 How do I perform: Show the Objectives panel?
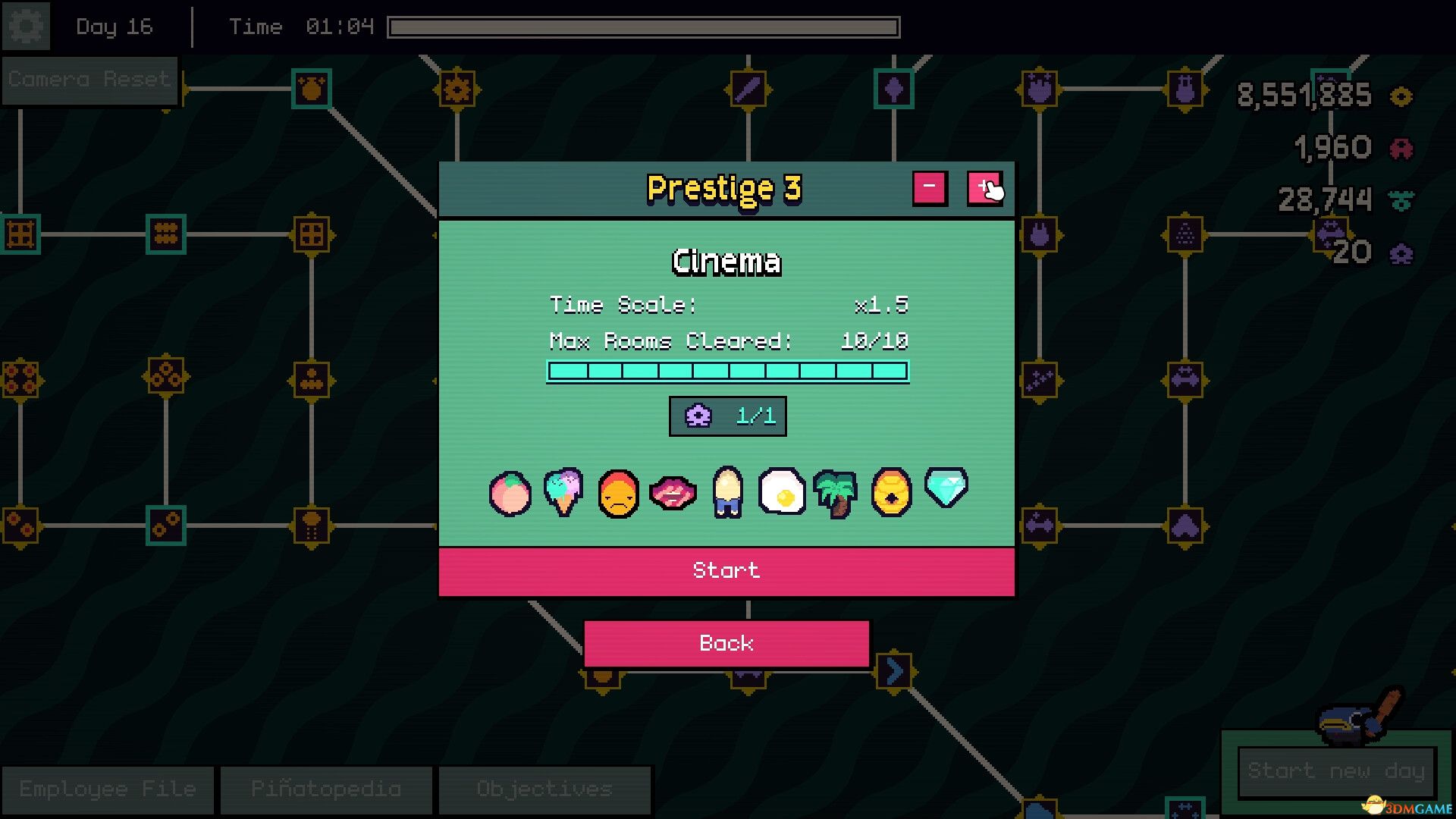tap(544, 789)
